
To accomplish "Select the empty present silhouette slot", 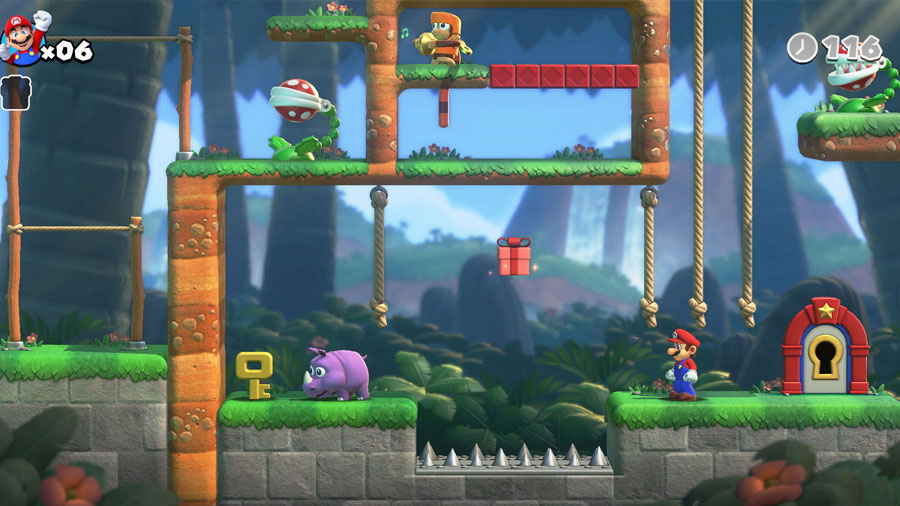I will (x=16, y=91).
